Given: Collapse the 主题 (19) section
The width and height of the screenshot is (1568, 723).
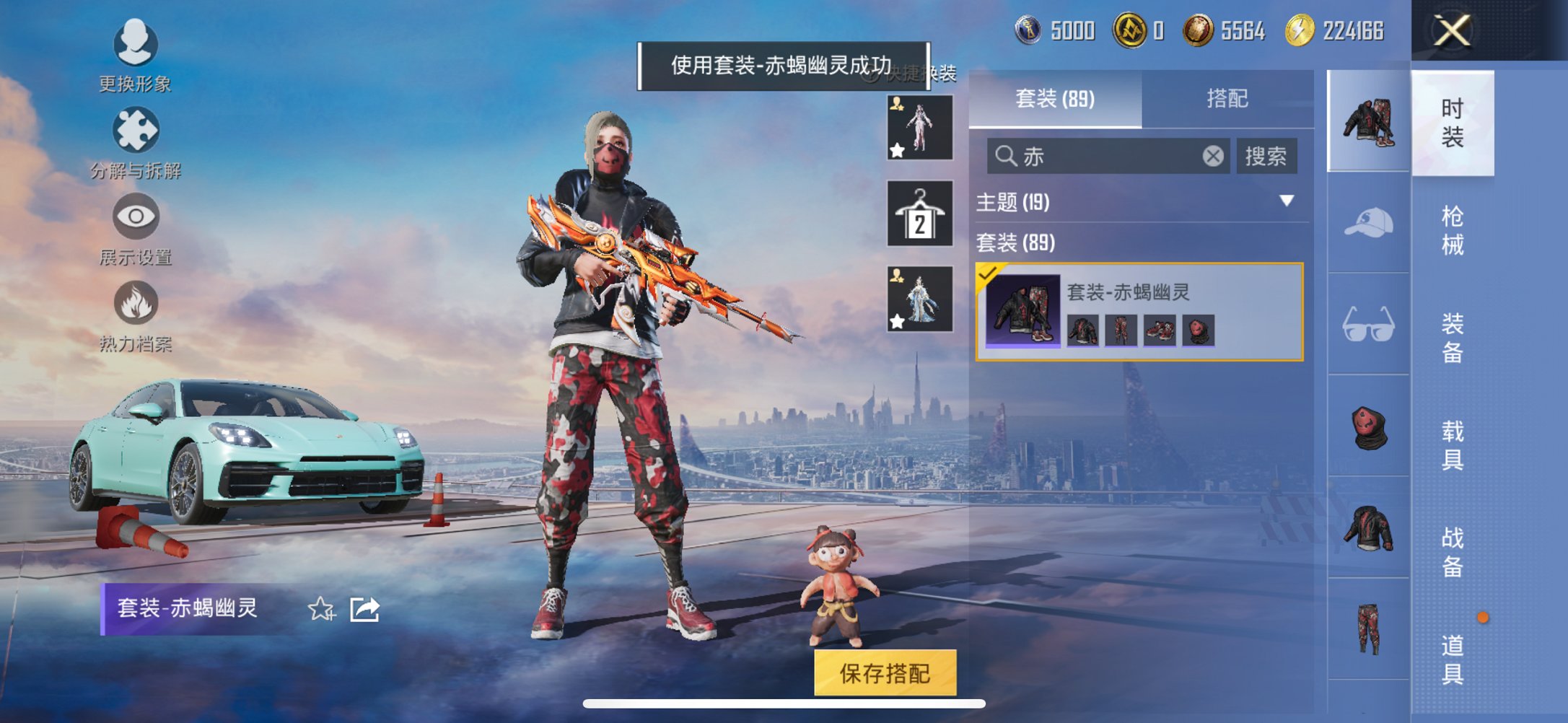Looking at the screenshot, I should [1287, 203].
